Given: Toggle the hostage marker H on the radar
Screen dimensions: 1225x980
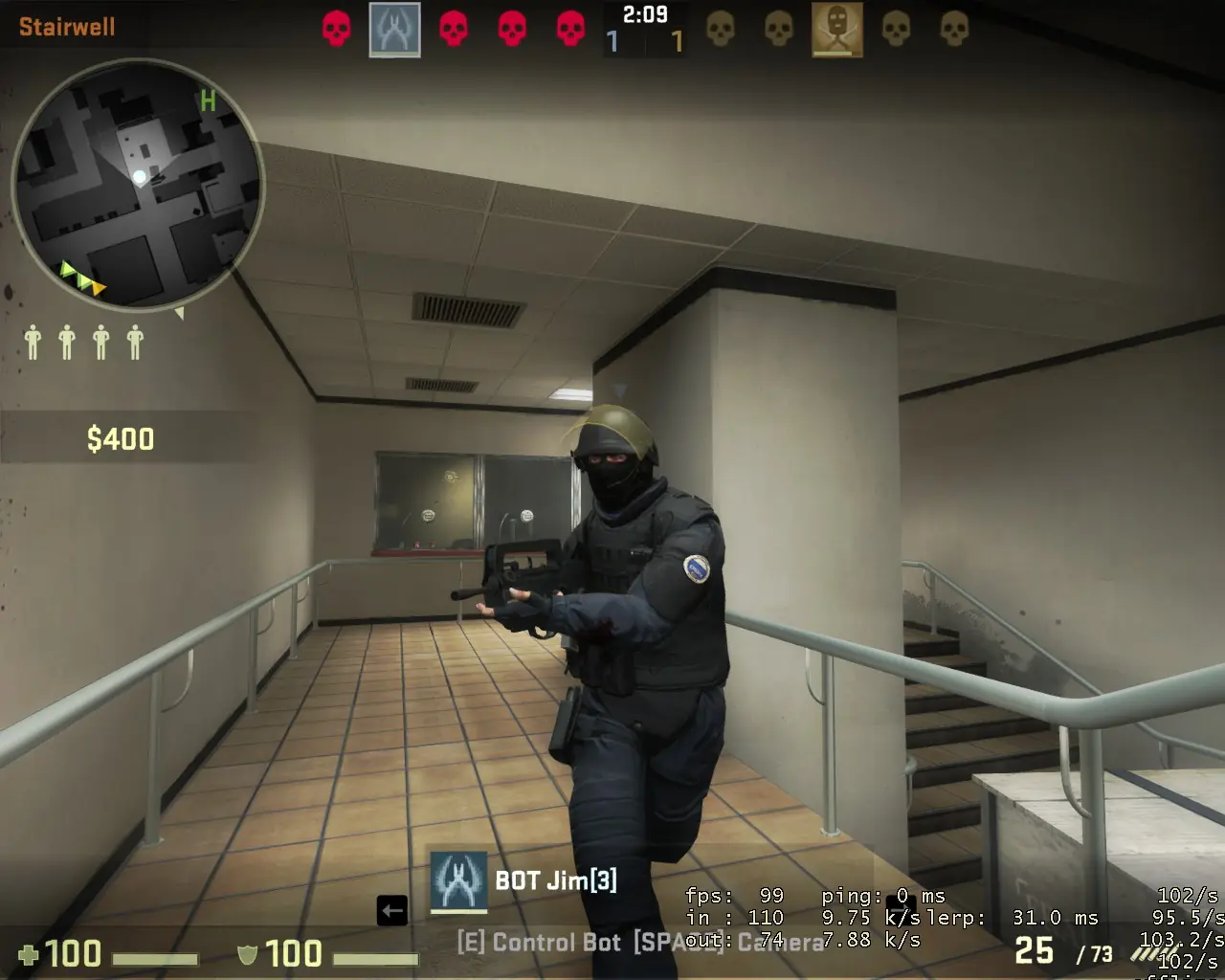Looking at the screenshot, I should [x=210, y=99].
